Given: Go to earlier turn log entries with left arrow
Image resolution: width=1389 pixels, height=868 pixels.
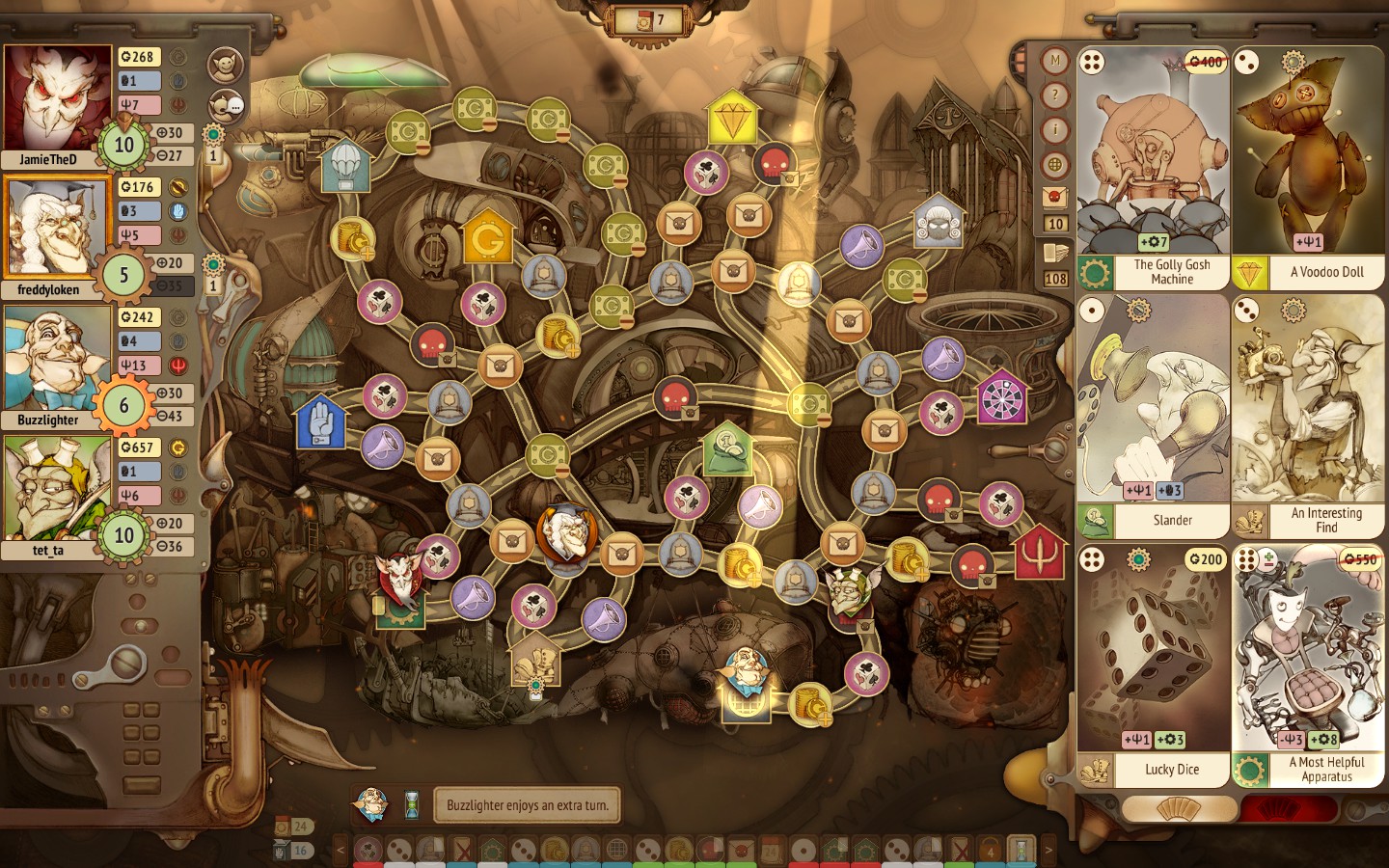Looking at the screenshot, I should [340, 850].
